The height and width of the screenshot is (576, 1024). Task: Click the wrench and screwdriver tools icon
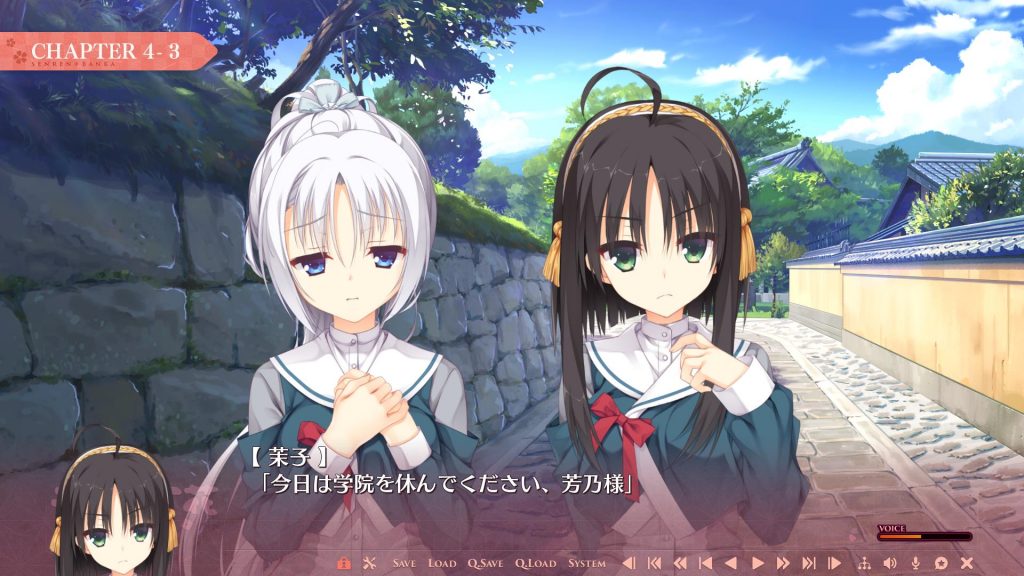(368, 563)
